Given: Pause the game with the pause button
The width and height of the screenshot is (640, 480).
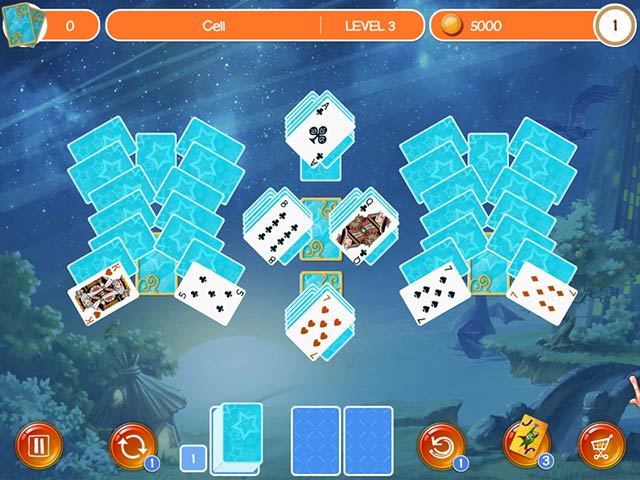Looking at the screenshot, I should (x=38, y=445).
